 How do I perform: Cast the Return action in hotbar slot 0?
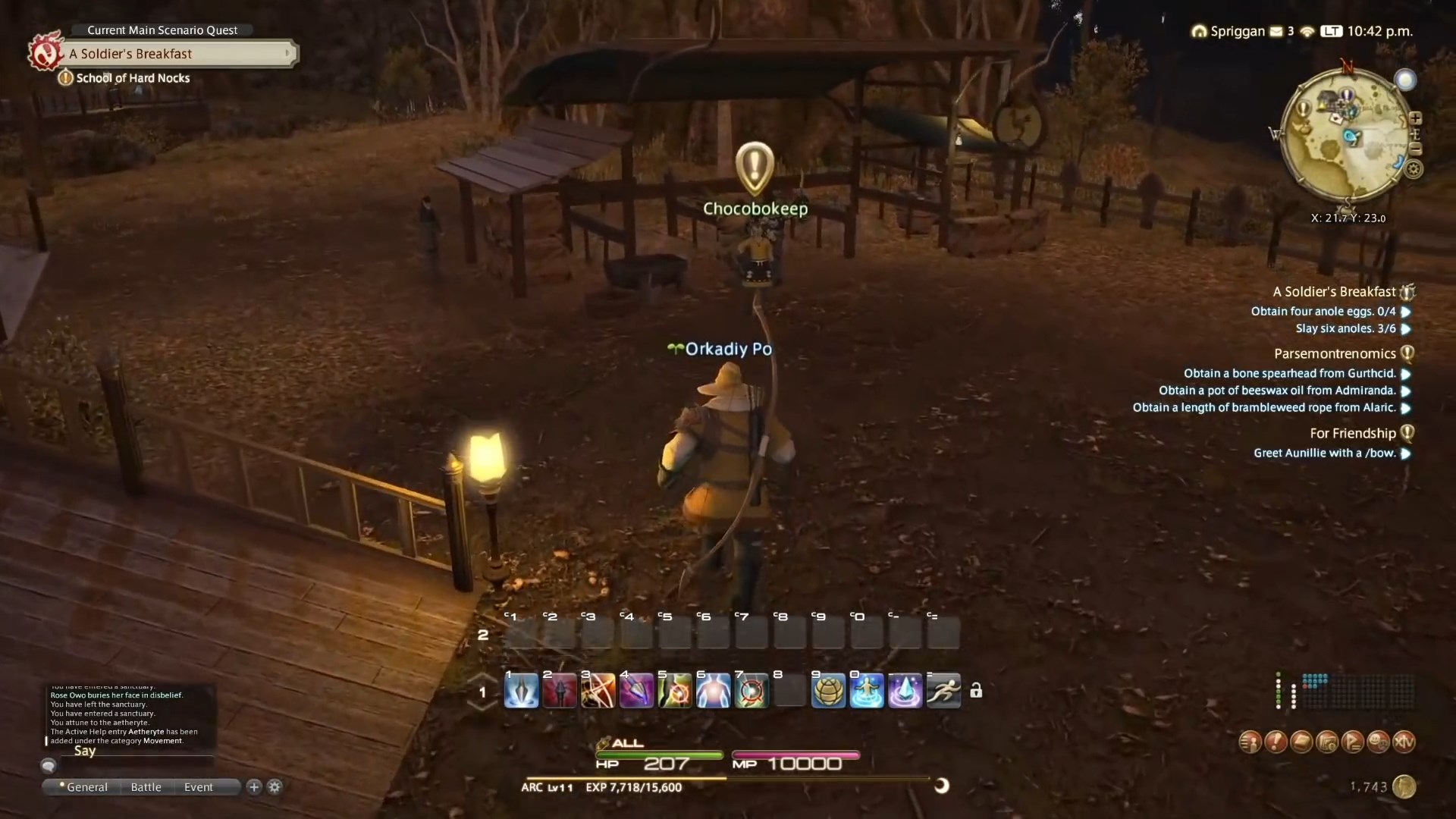pyautogui.click(x=868, y=690)
